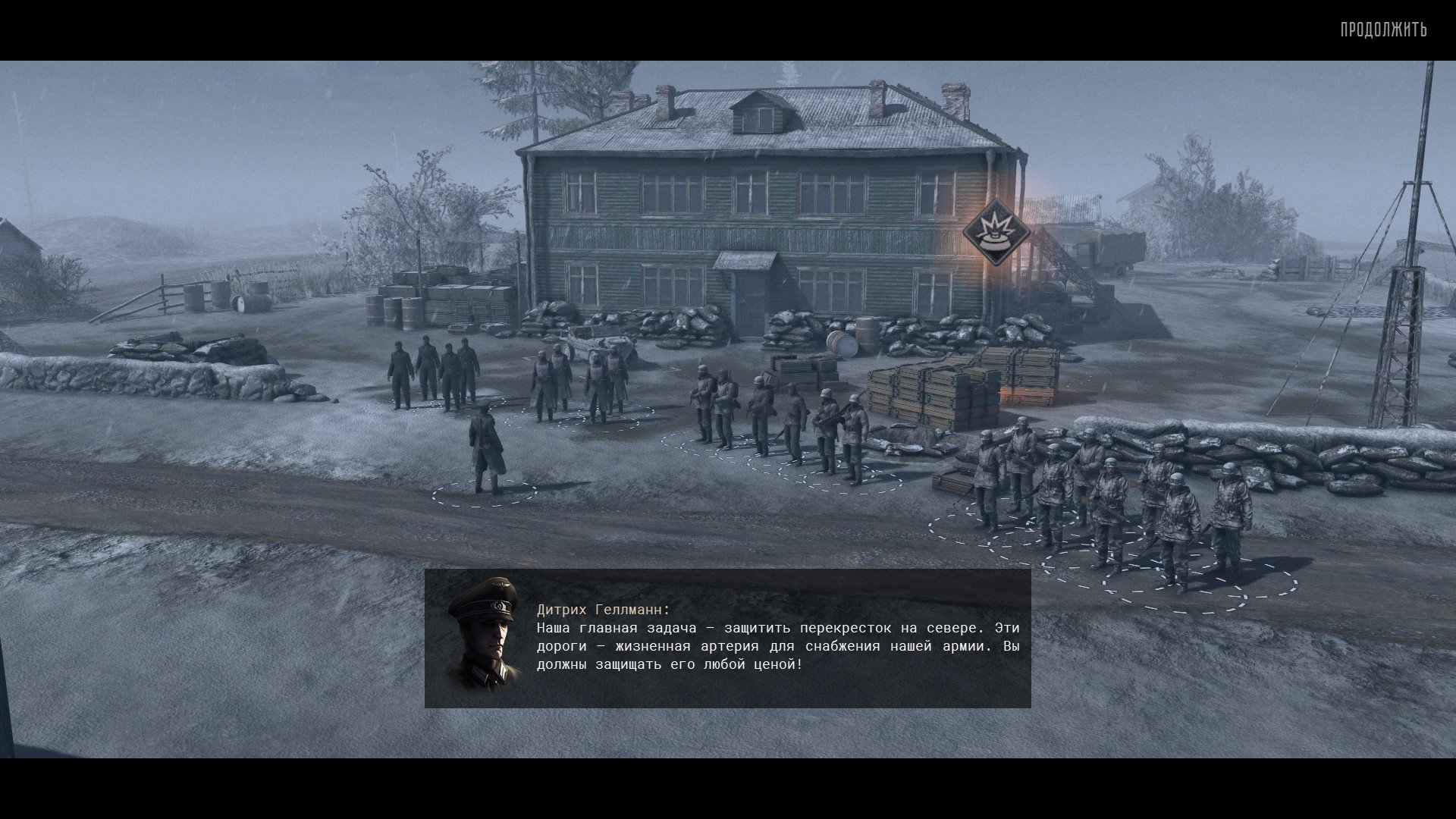1456x819 pixels.
Task: Select the explosion objective marker icon
Action: click(x=996, y=232)
